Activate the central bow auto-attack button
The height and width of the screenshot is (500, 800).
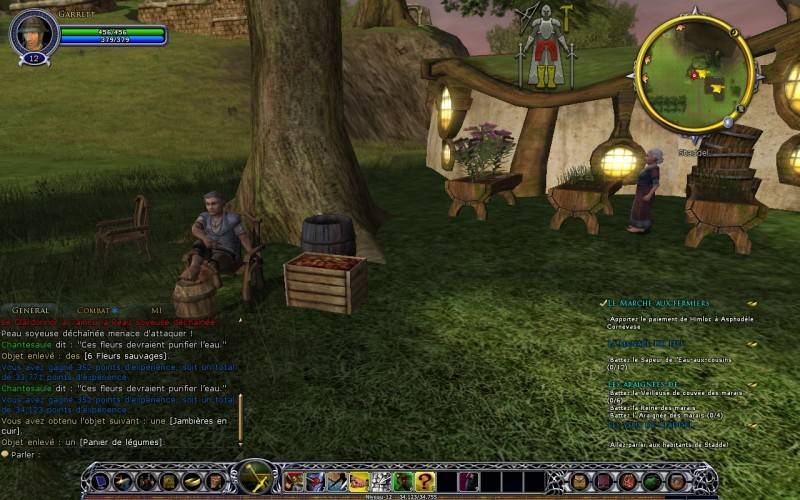click(x=256, y=479)
